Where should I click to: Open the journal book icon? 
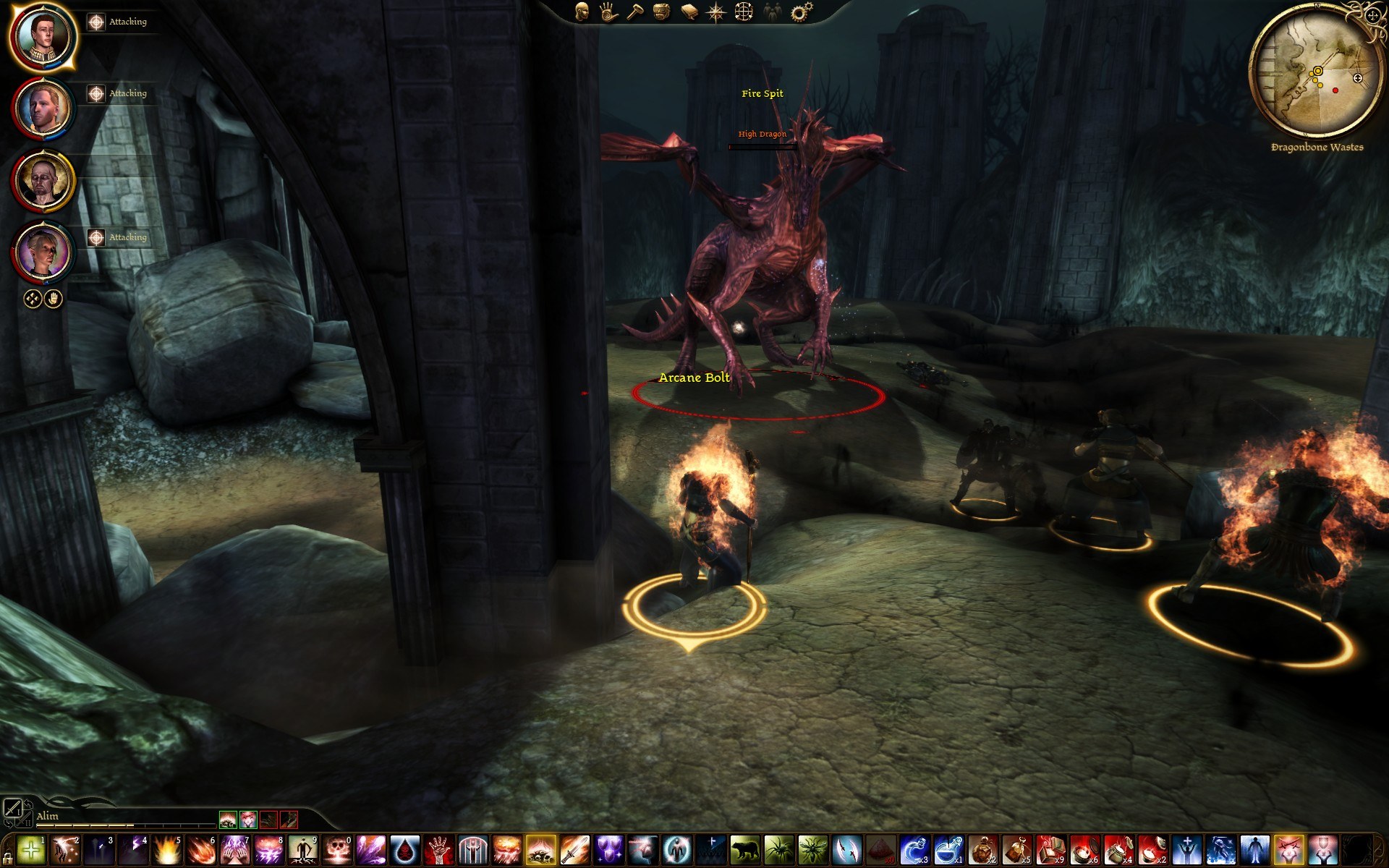[689, 12]
